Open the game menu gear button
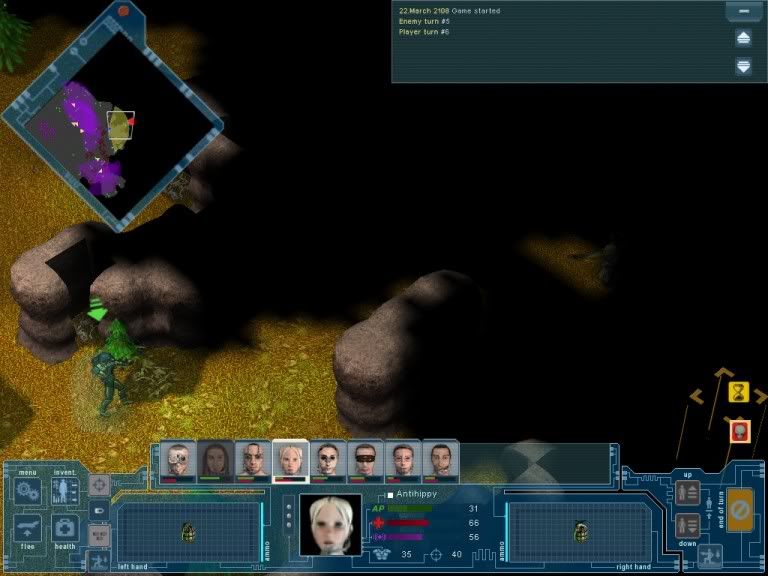 28,491
